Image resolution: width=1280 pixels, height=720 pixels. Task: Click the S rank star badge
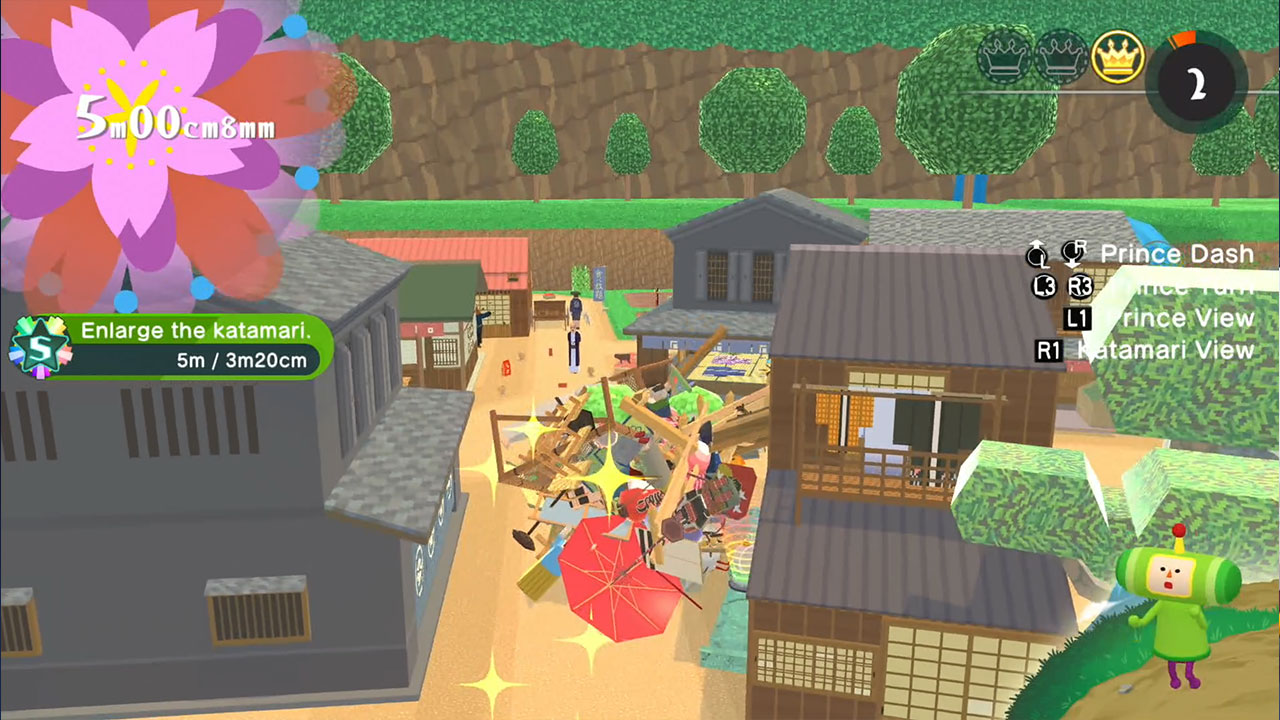39,347
